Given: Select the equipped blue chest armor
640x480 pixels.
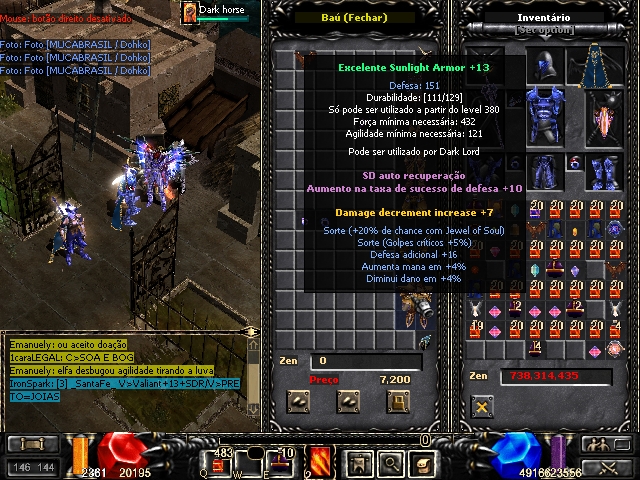Looking at the screenshot, I should tap(544, 119).
